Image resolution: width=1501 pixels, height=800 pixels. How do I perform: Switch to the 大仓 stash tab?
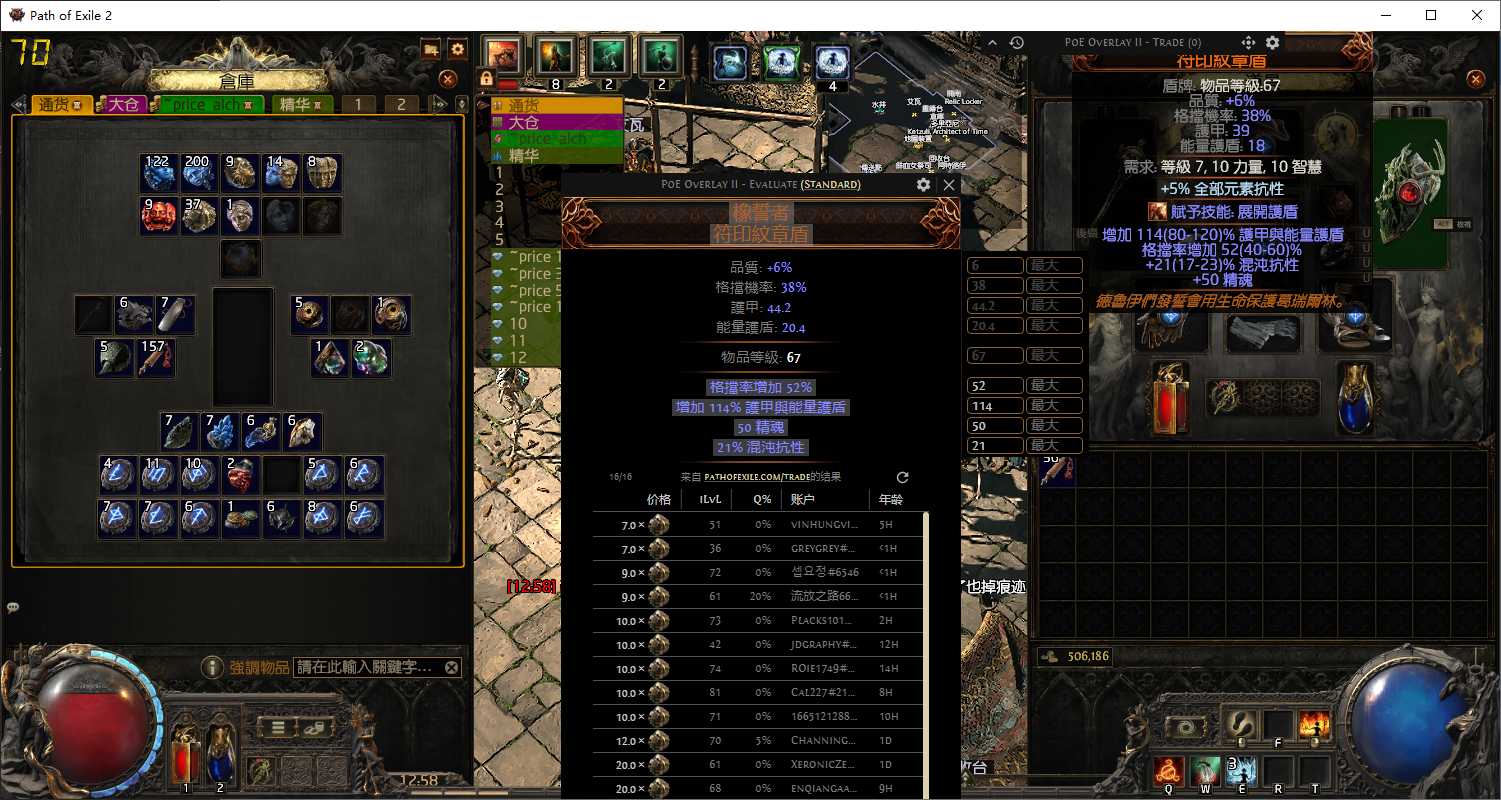click(x=121, y=103)
